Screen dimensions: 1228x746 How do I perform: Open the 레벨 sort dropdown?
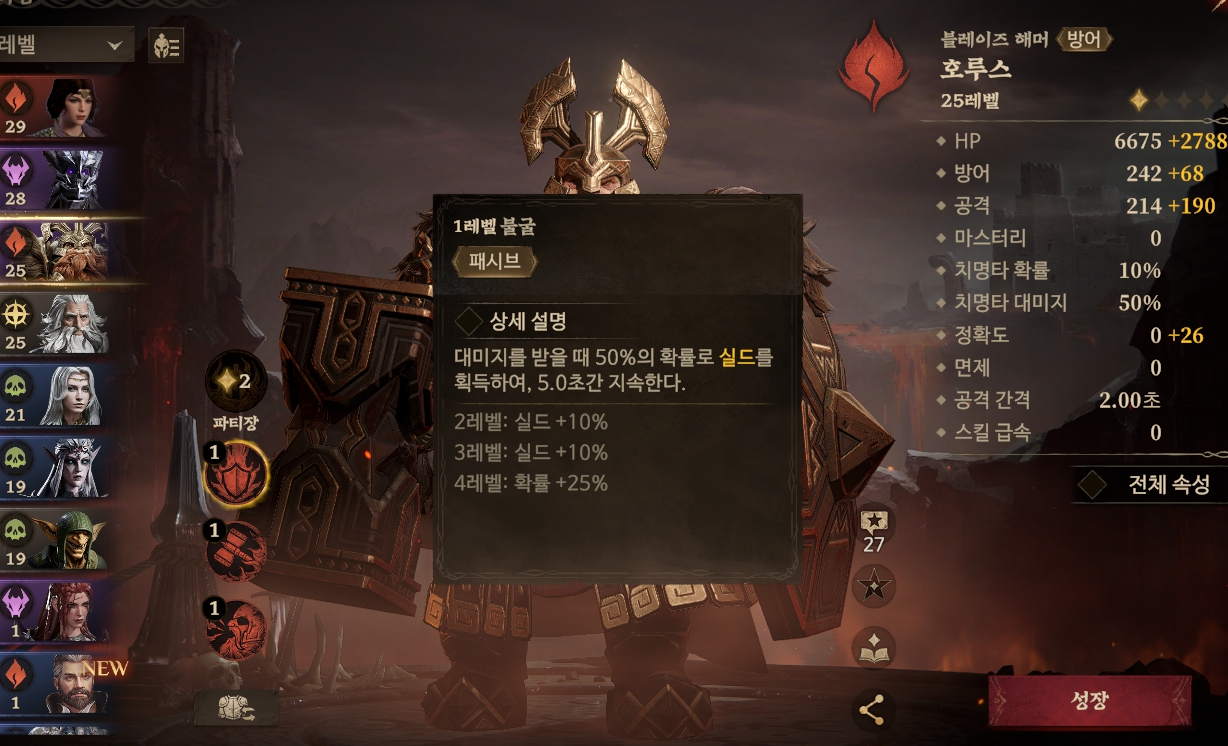[66, 45]
